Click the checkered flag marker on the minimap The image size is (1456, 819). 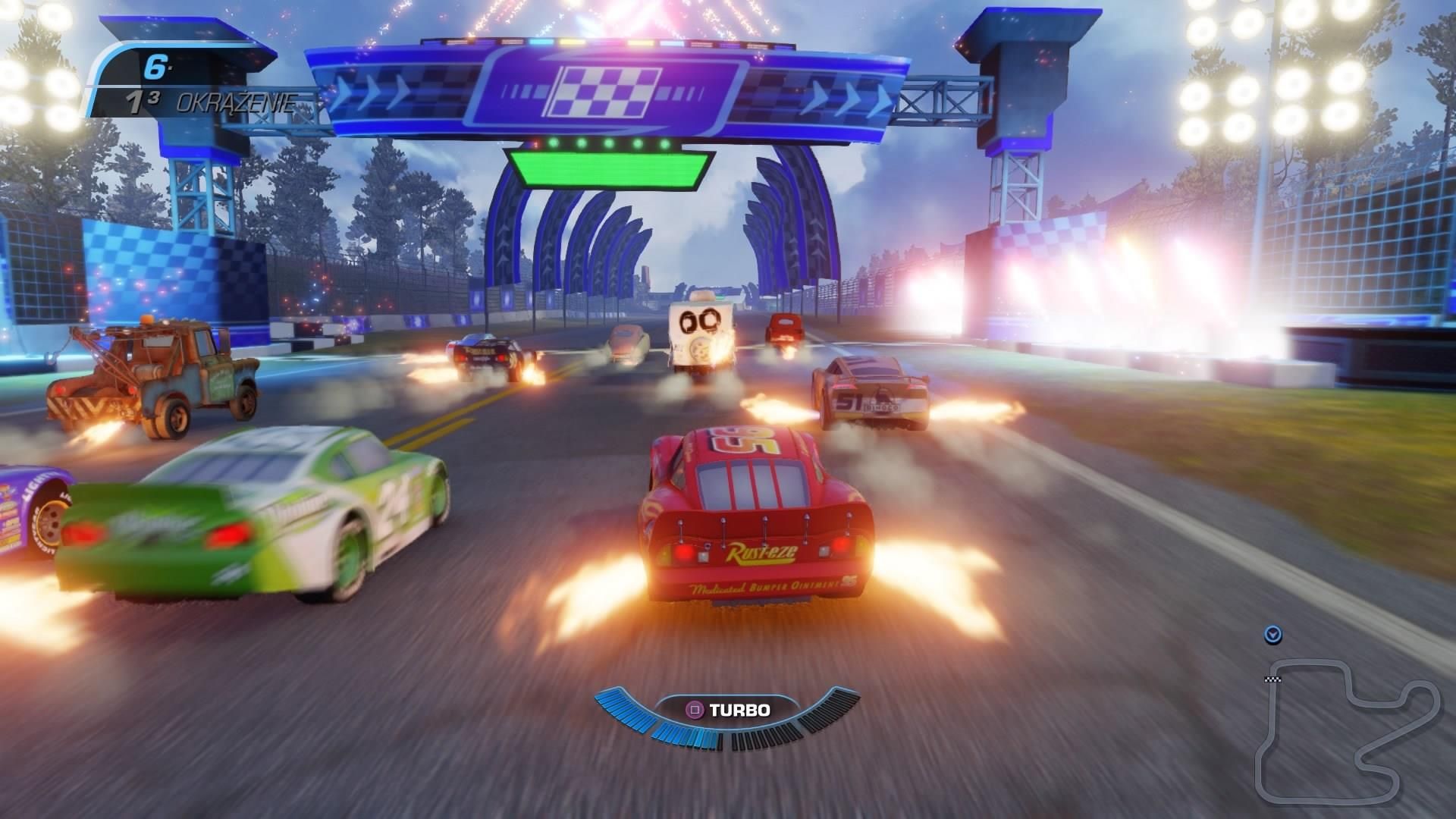coord(1272,679)
